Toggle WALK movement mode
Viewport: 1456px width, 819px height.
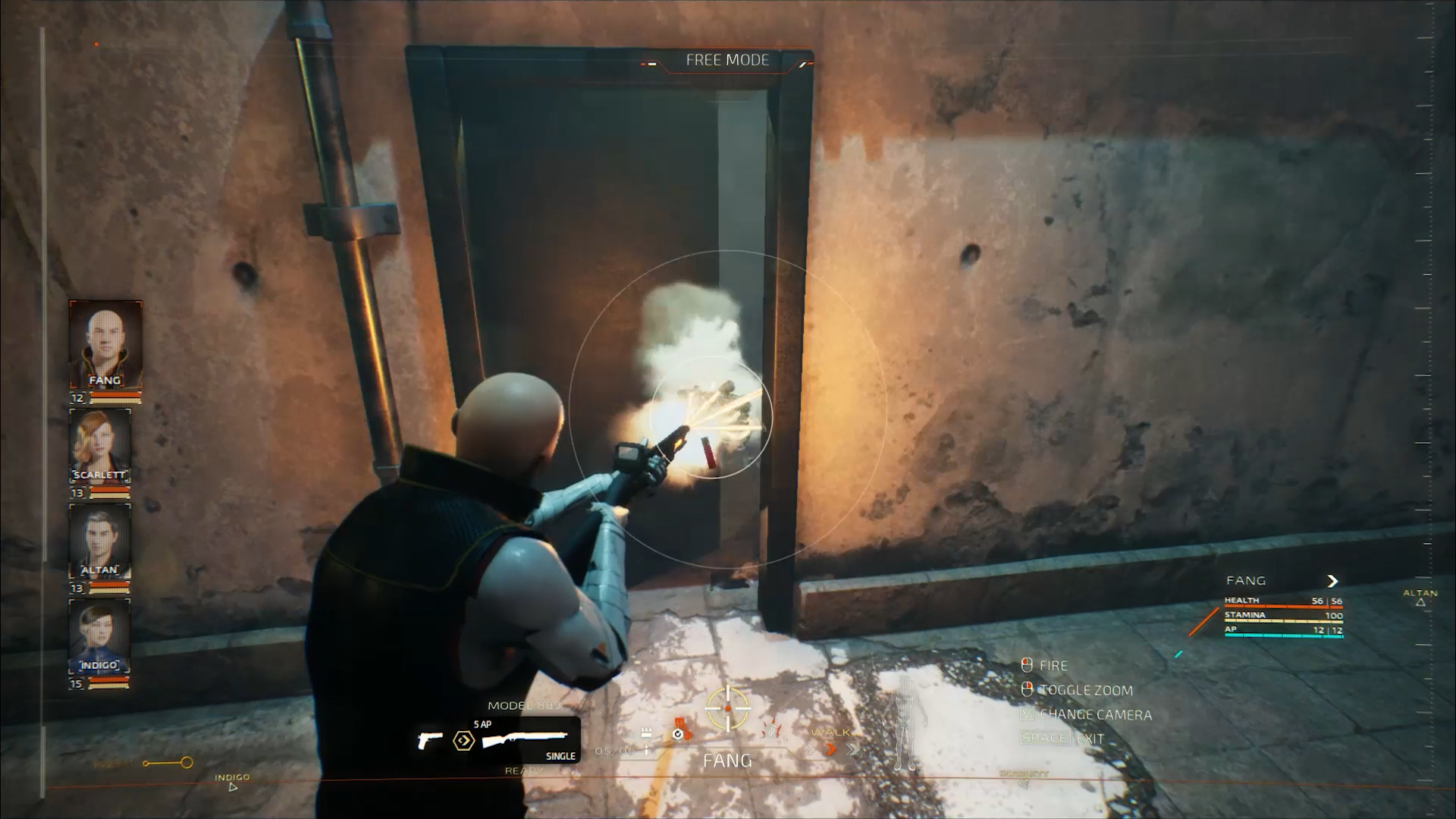tap(833, 733)
